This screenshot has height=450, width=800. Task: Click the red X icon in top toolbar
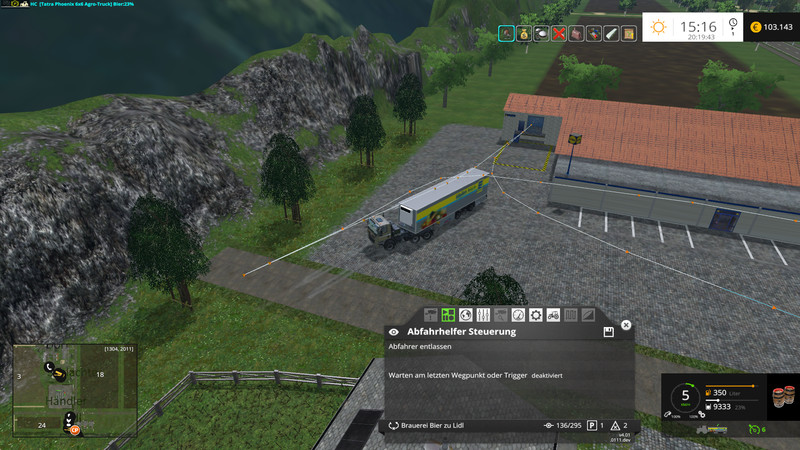tap(560, 34)
